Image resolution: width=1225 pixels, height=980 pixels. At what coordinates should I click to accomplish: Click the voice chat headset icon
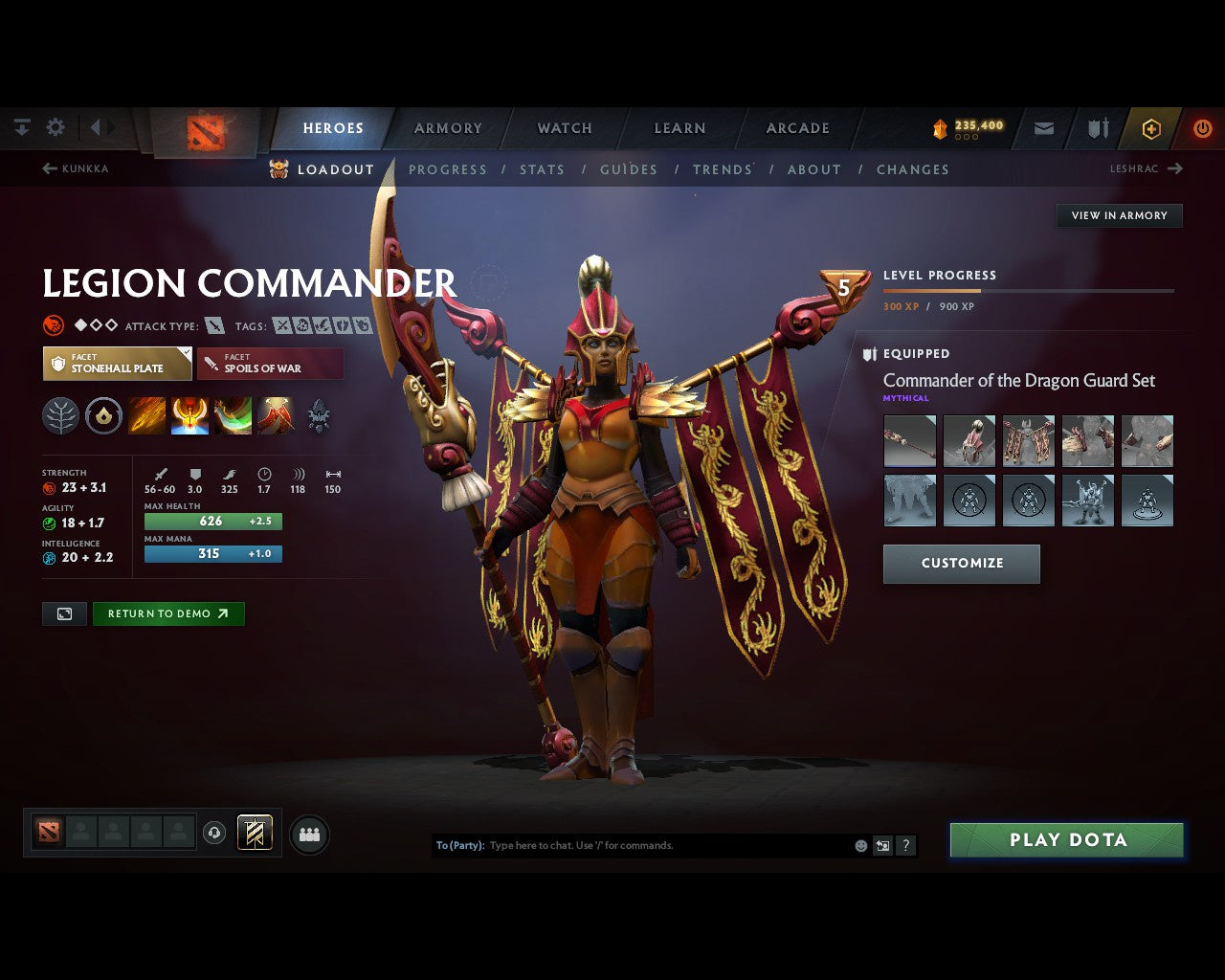click(x=212, y=832)
